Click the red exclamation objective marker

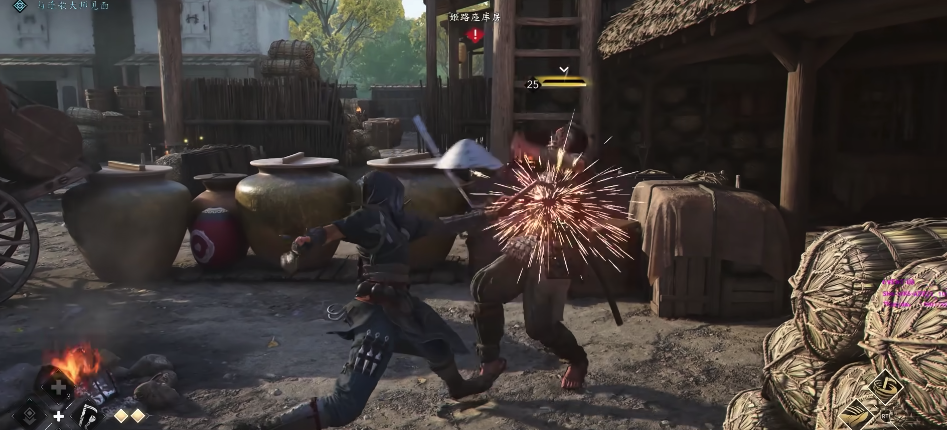(475, 35)
